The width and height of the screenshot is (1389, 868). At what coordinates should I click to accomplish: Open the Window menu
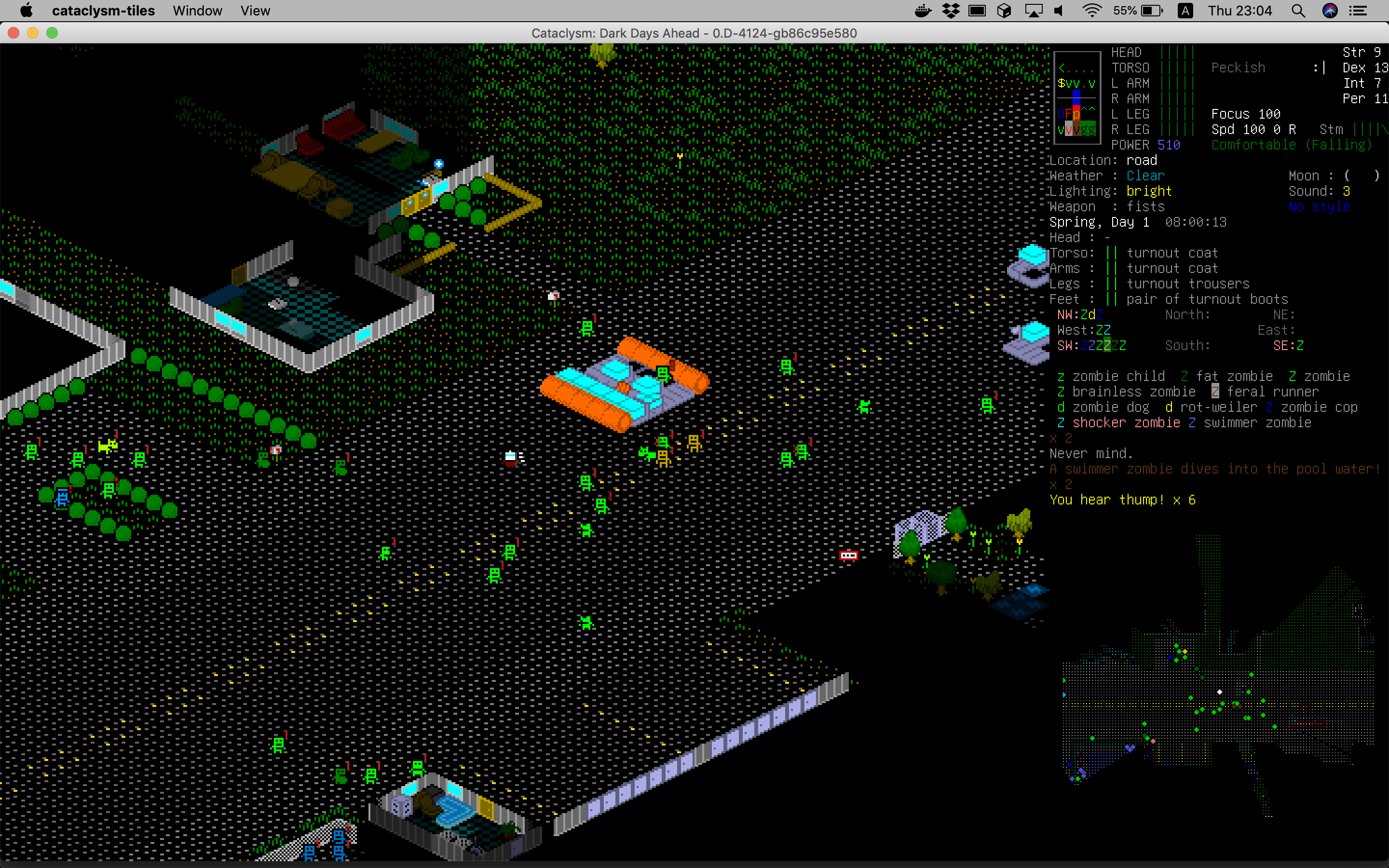tap(197, 10)
